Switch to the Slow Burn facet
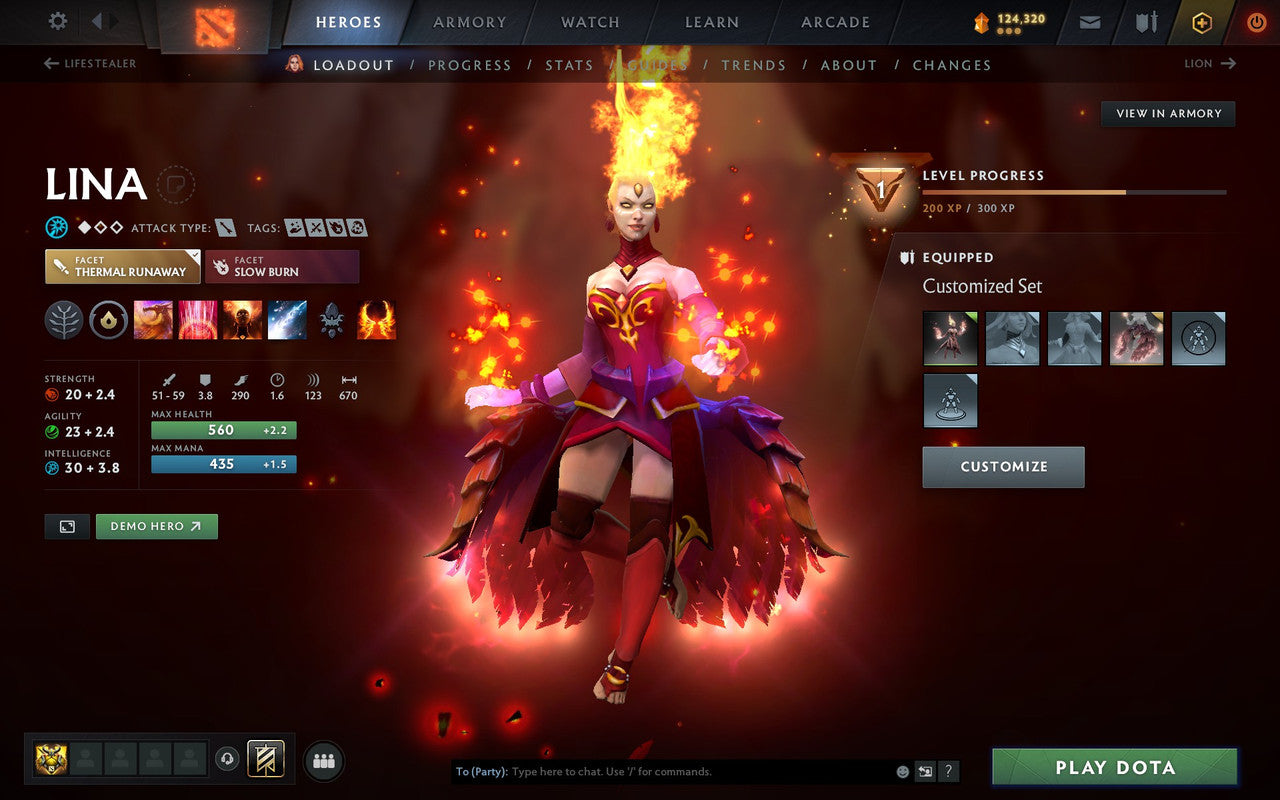This screenshot has width=1280, height=800. (x=281, y=267)
